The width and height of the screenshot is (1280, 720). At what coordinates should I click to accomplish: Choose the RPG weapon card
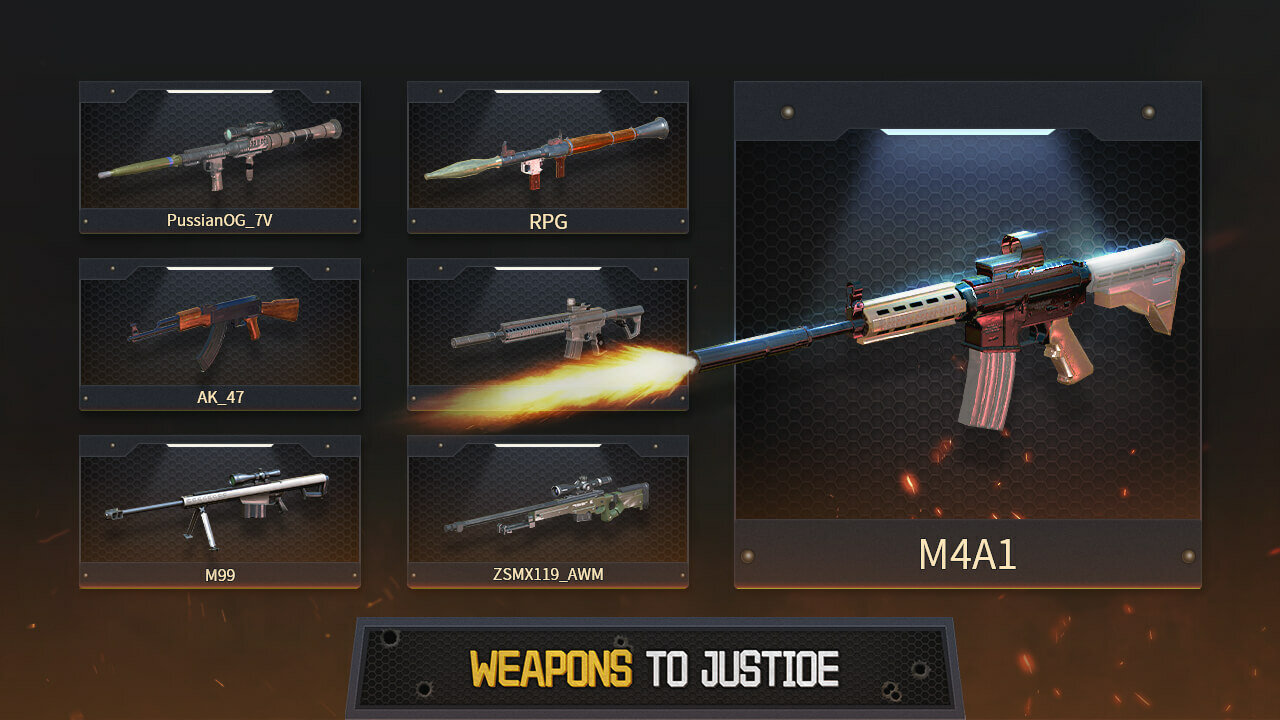[x=548, y=157]
